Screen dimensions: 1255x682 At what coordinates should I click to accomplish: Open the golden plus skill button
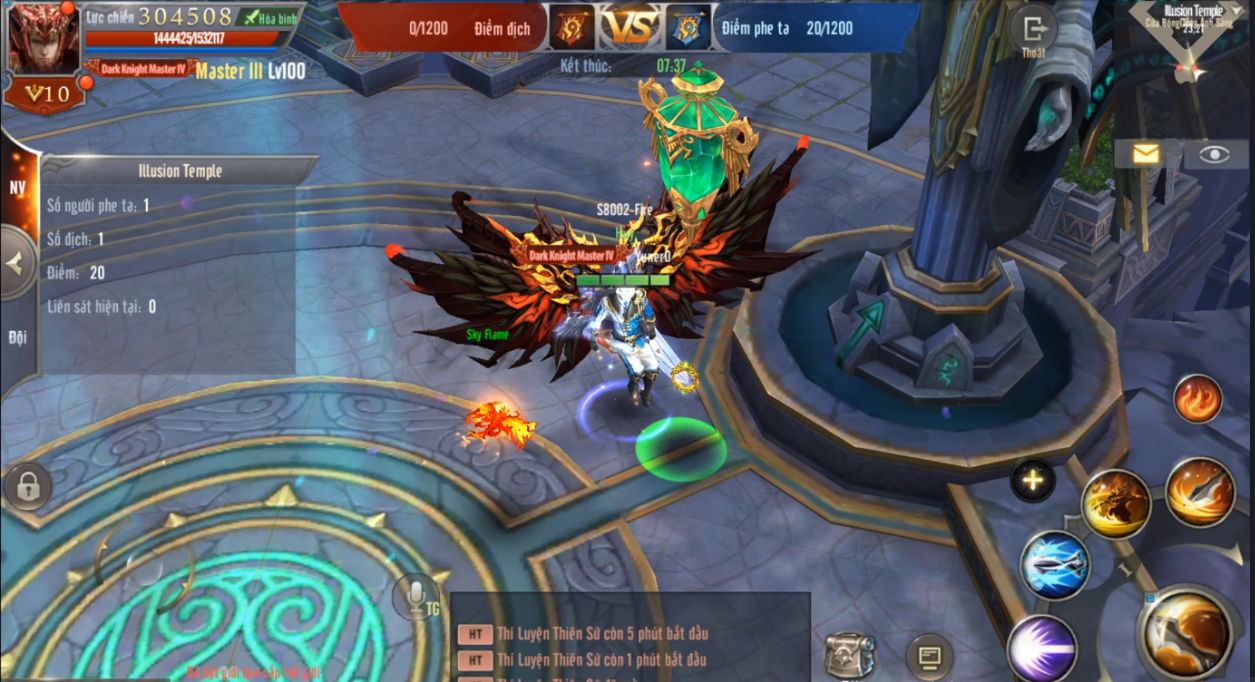(1032, 481)
